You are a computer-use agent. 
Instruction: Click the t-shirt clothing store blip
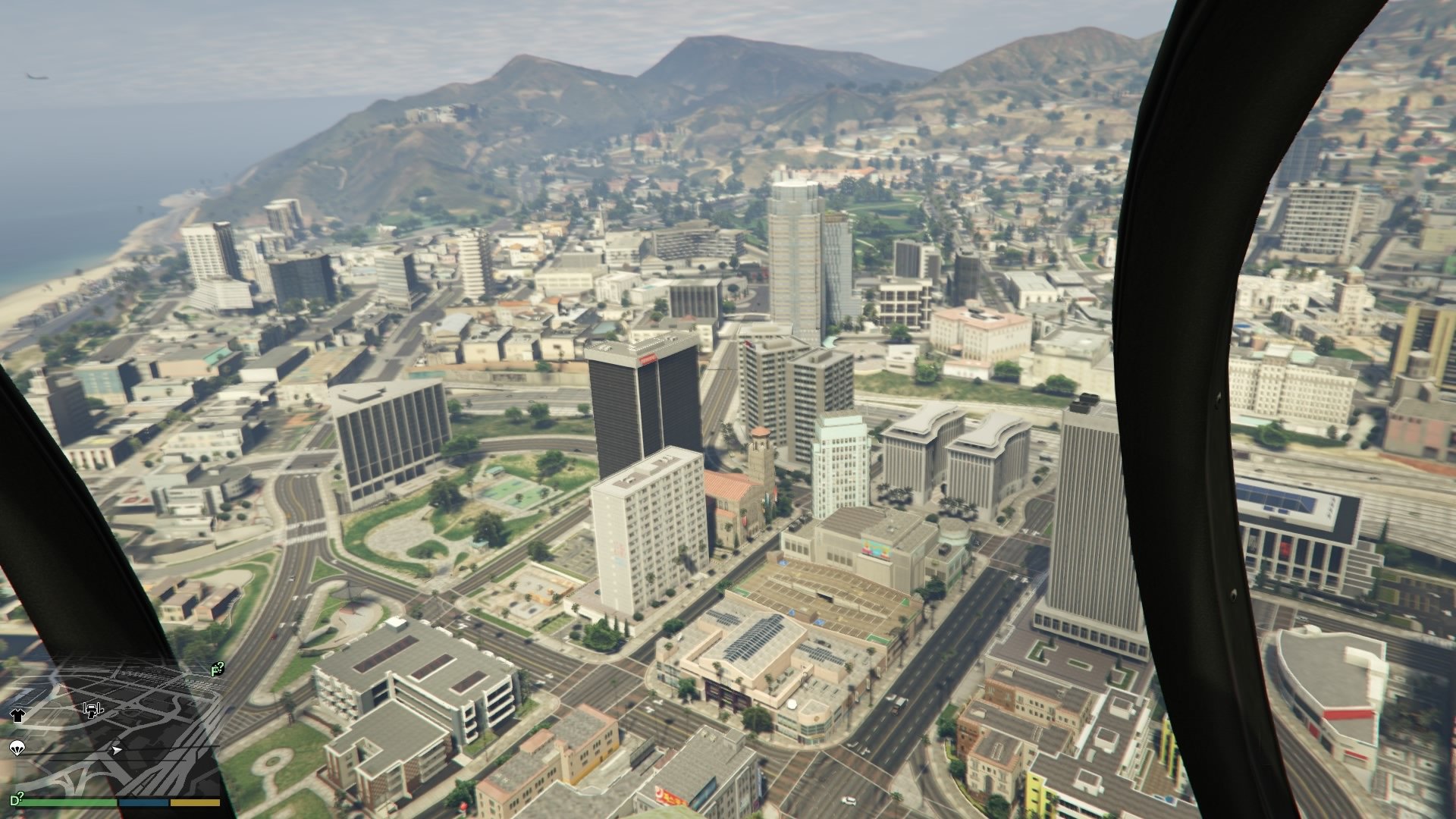(17, 715)
